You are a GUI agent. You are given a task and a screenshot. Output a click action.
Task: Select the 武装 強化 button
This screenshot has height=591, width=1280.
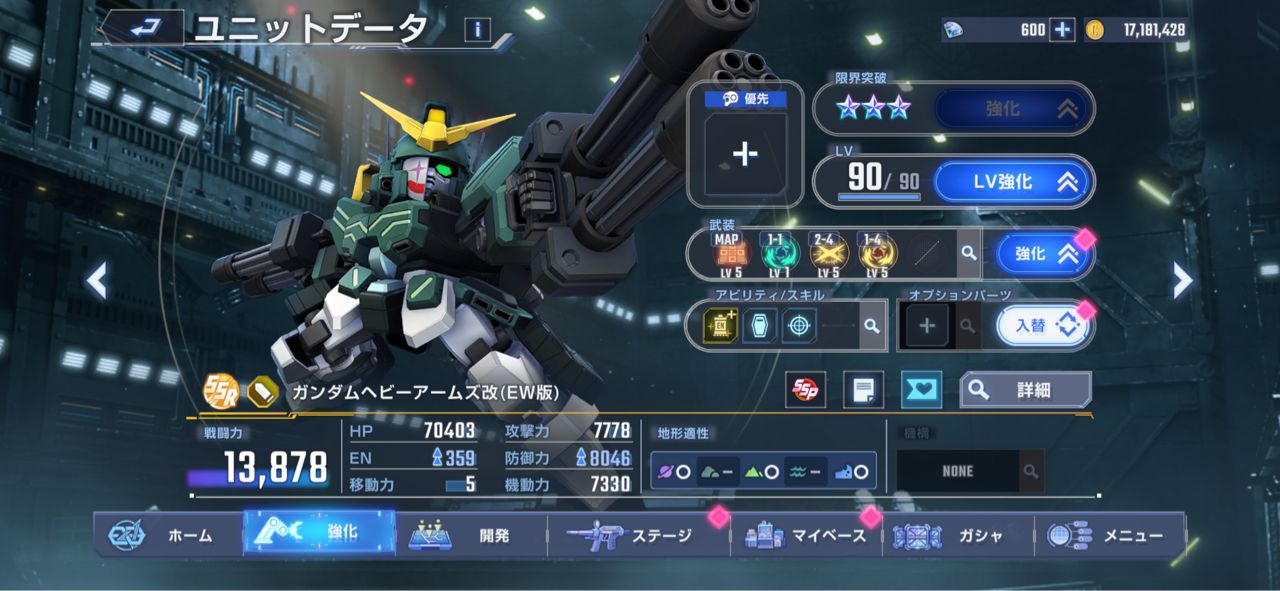coord(1040,254)
